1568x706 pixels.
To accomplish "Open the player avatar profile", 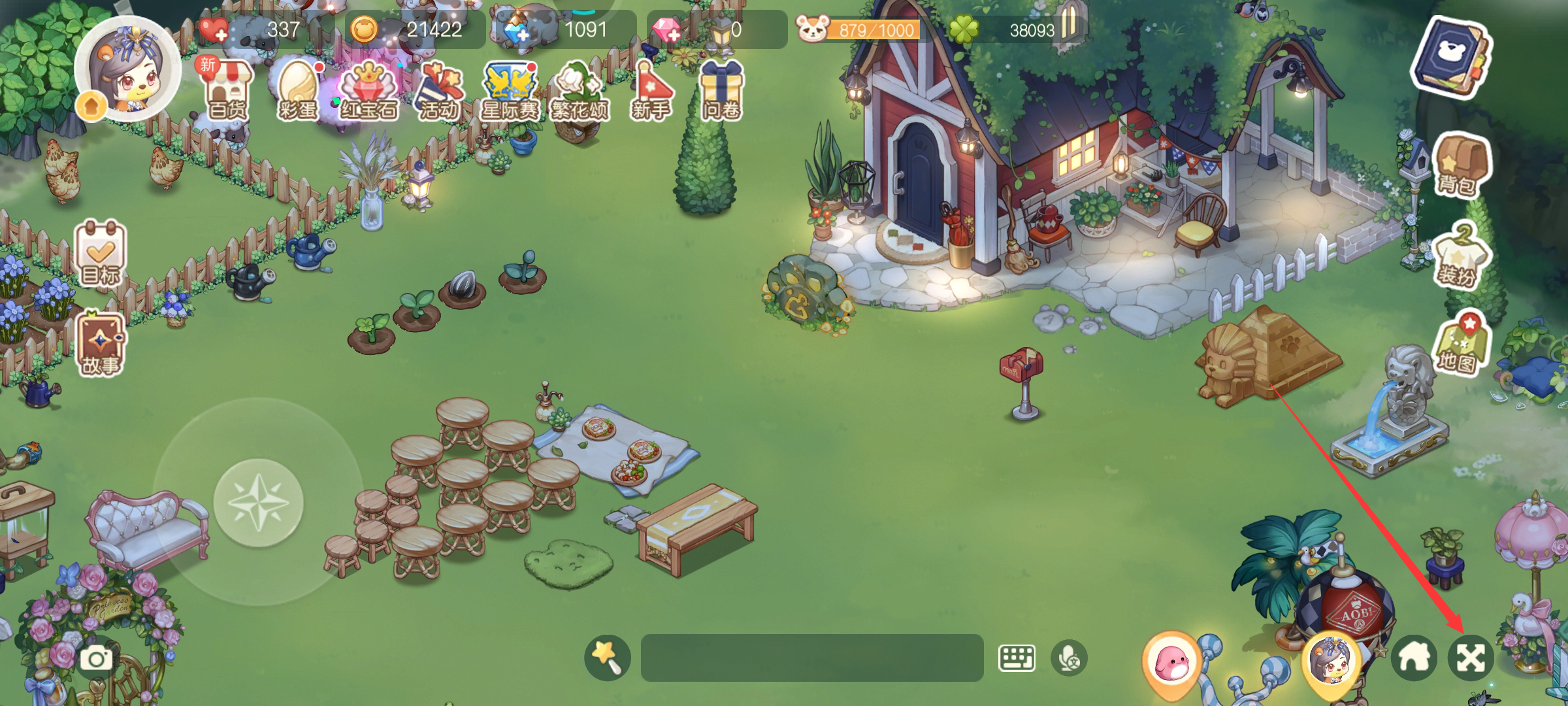I will coord(128,71).
